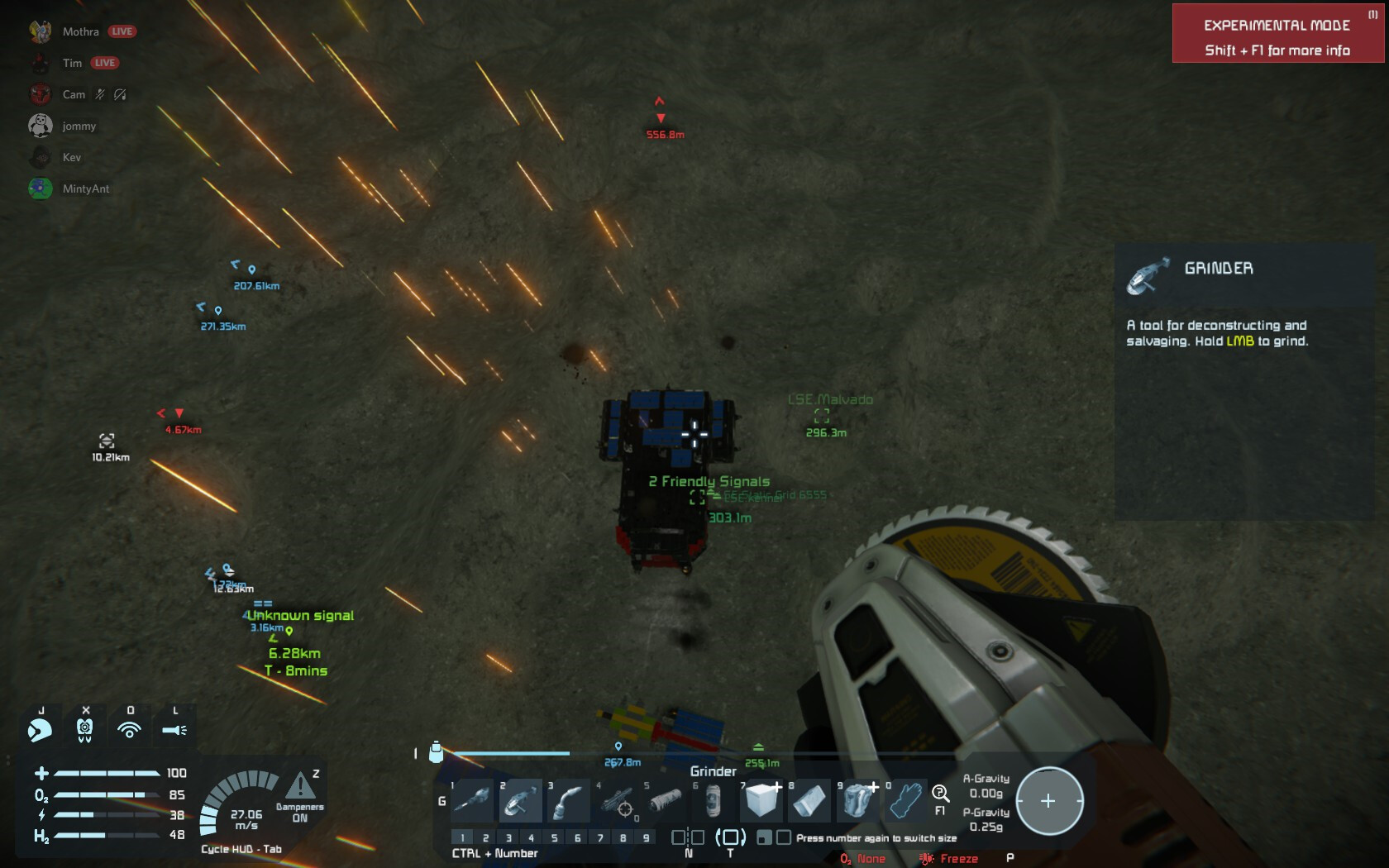The width and height of the screenshot is (1389, 868).
Task: Toggle the jetpack icon
Action: pos(40,729)
